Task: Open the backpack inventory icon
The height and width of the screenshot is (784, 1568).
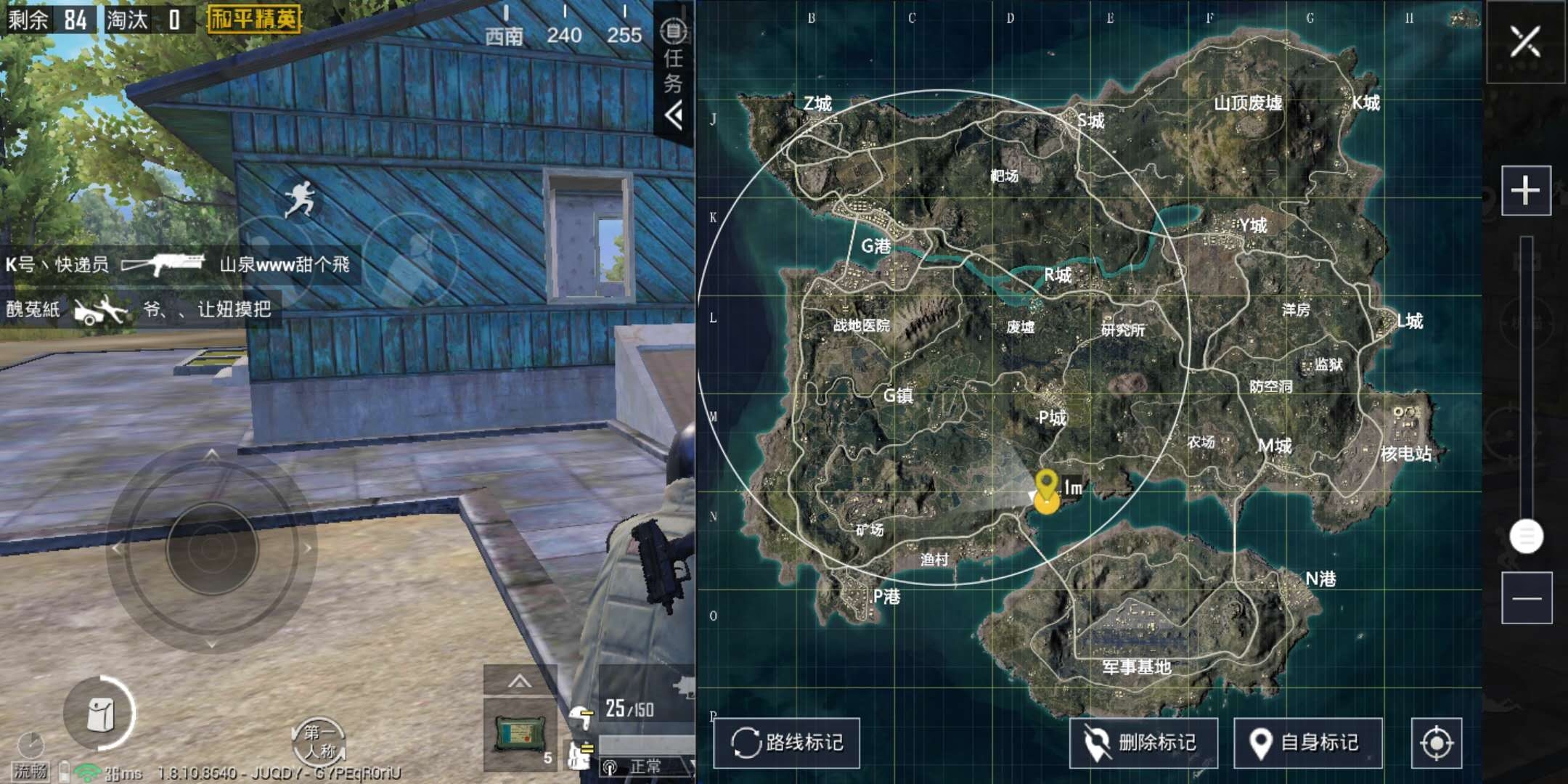Action: point(100,714)
